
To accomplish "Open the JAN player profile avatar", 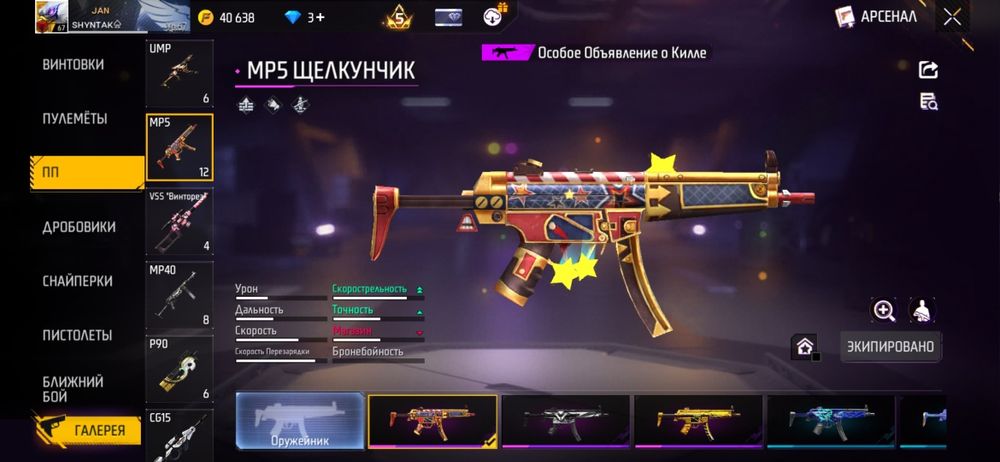I will point(50,17).
